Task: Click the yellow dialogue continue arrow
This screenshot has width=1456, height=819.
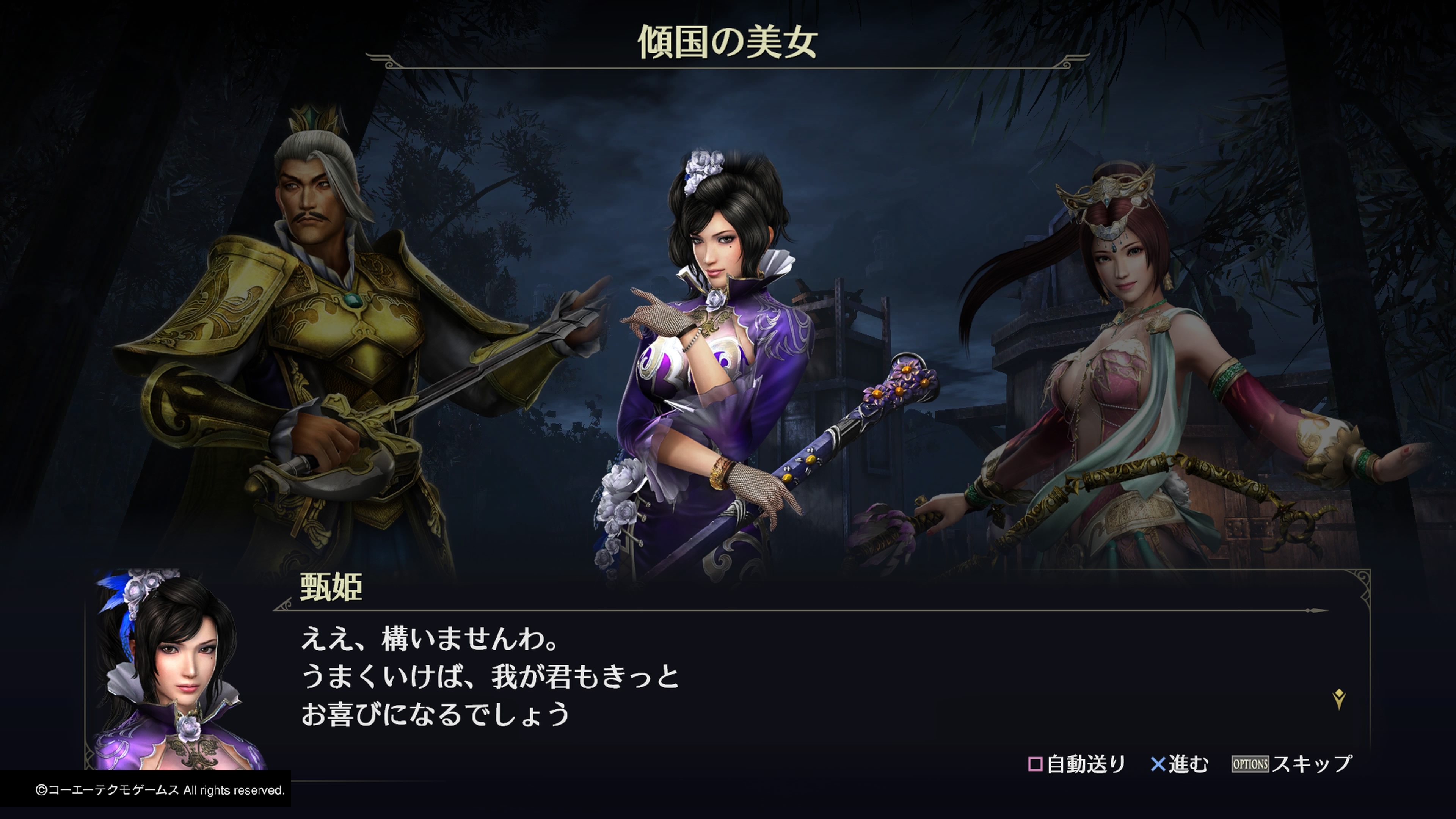Action: click(1338, 699)
